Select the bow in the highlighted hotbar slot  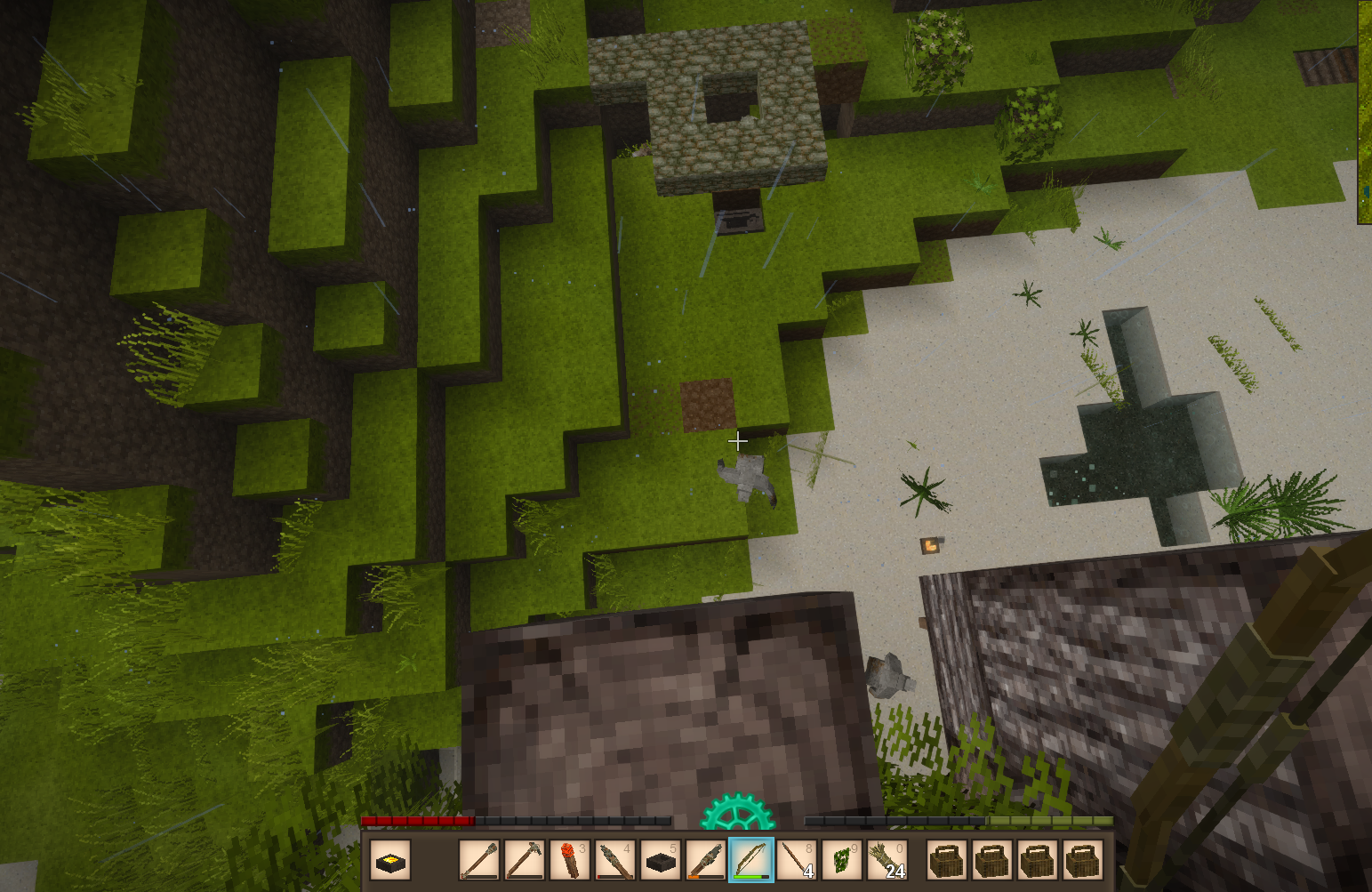751,860
